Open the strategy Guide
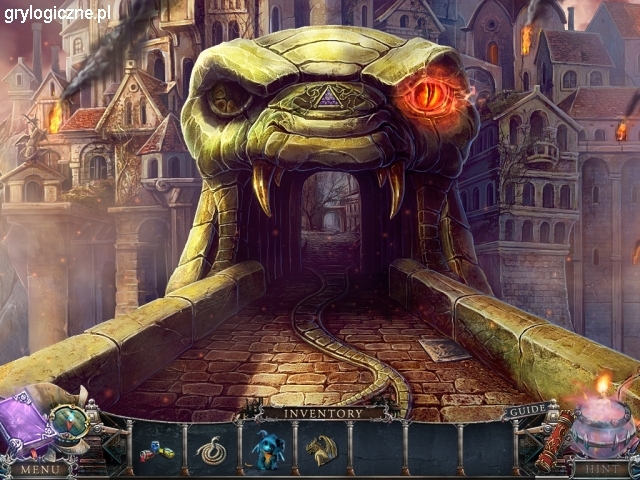Screen dimensions: 640x480 526,411
